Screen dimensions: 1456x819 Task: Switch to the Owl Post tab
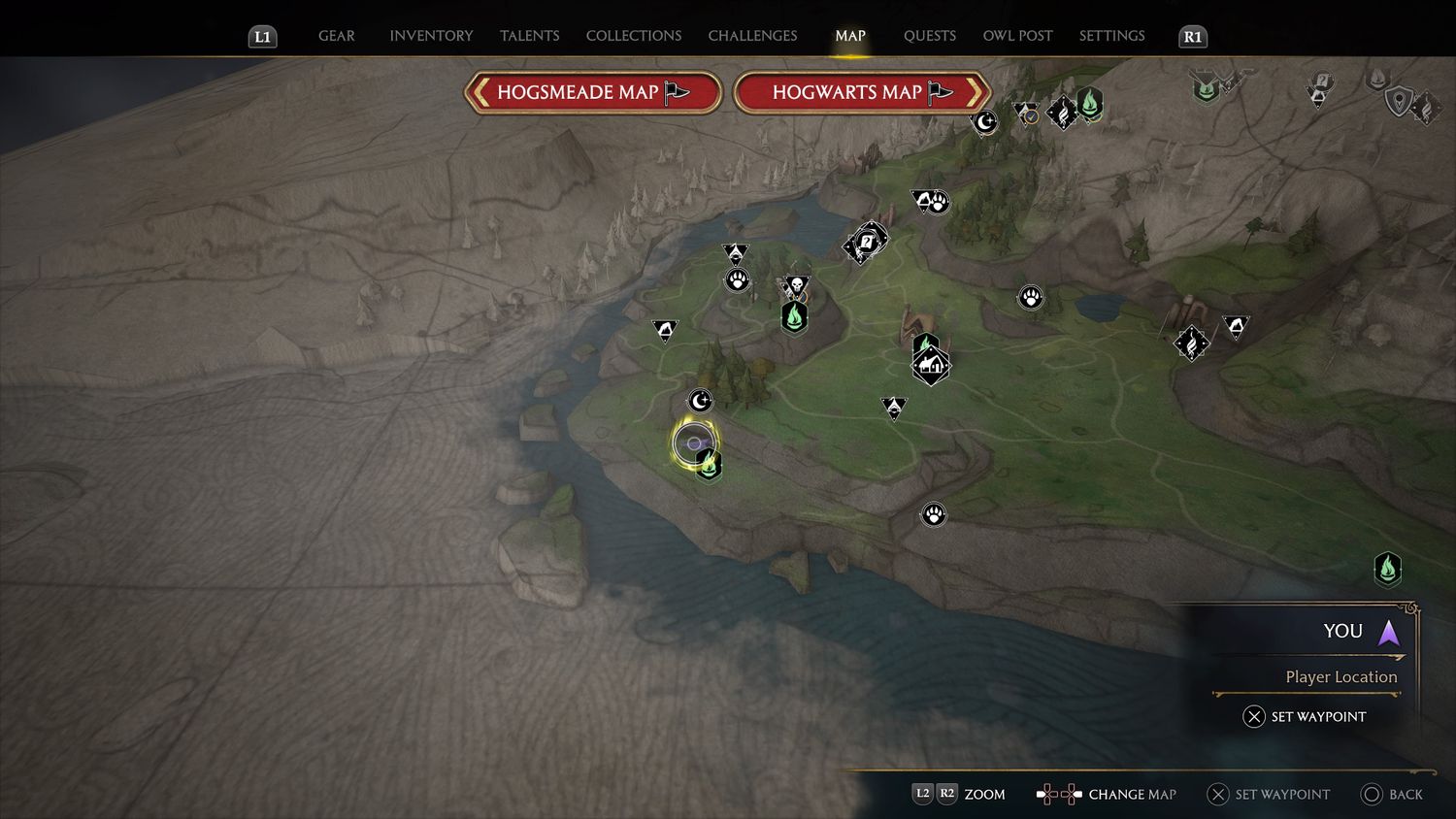pyautogui.click(x=1017, y=36)
